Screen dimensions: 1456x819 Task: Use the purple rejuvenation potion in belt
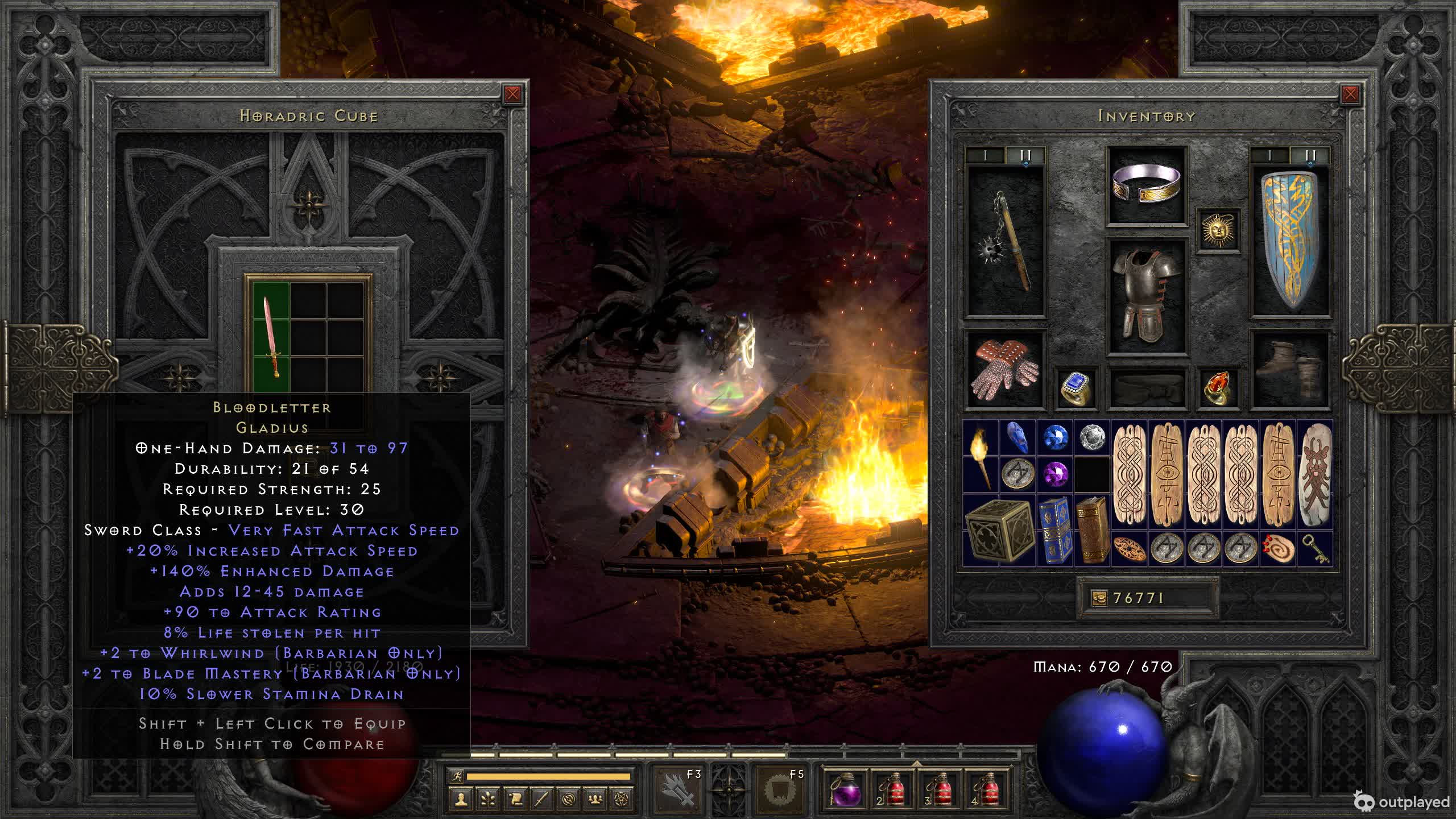[x=845, y=790]
